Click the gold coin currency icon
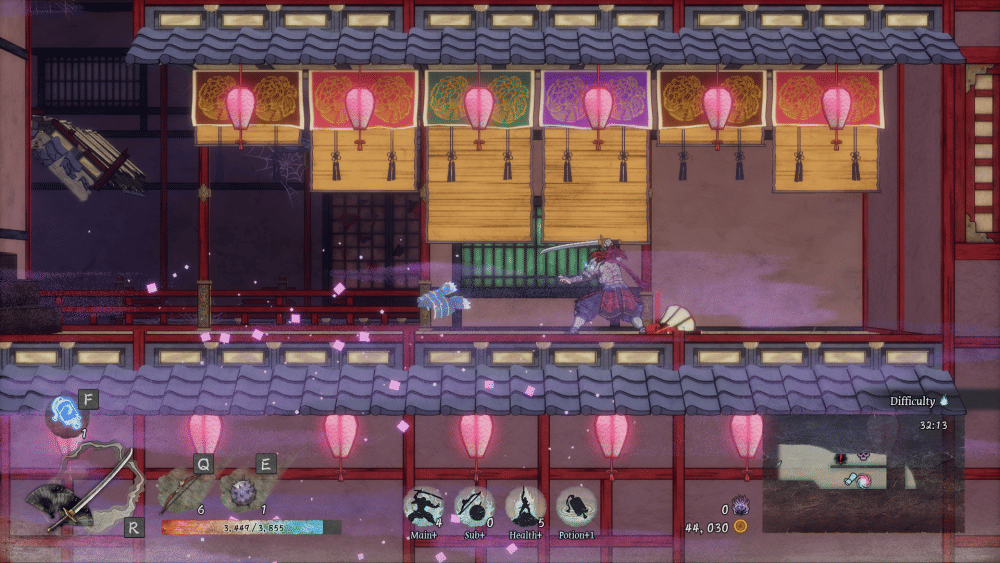This screenshot has height=563, width=1000. click(x=740, y=526)
